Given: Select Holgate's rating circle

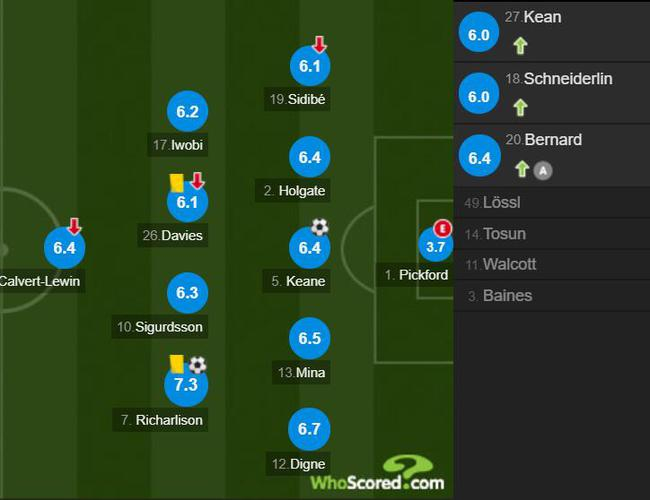Looking at the screenshot, I should point(309,157).
